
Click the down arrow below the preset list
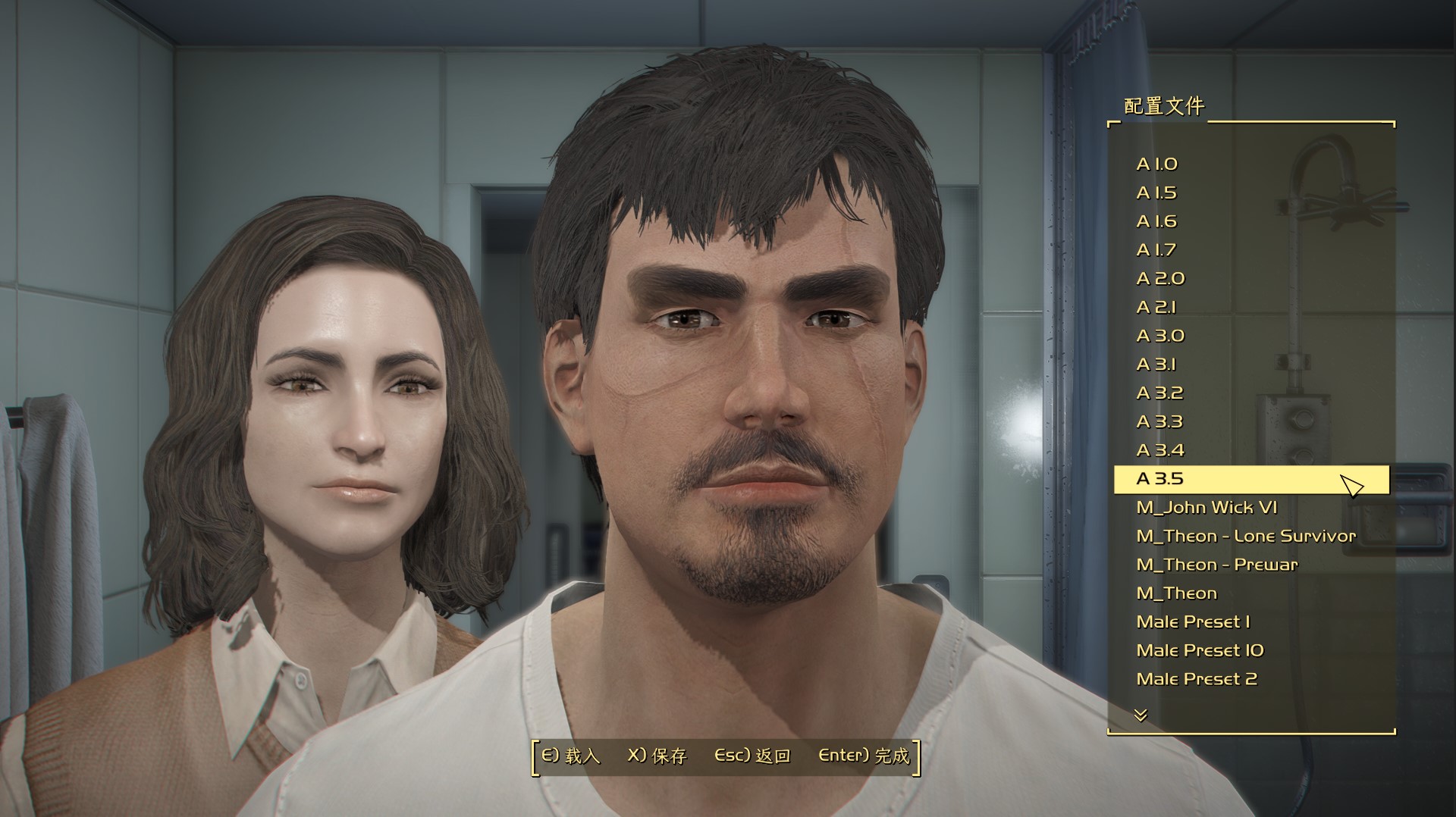click(1141, 715)
